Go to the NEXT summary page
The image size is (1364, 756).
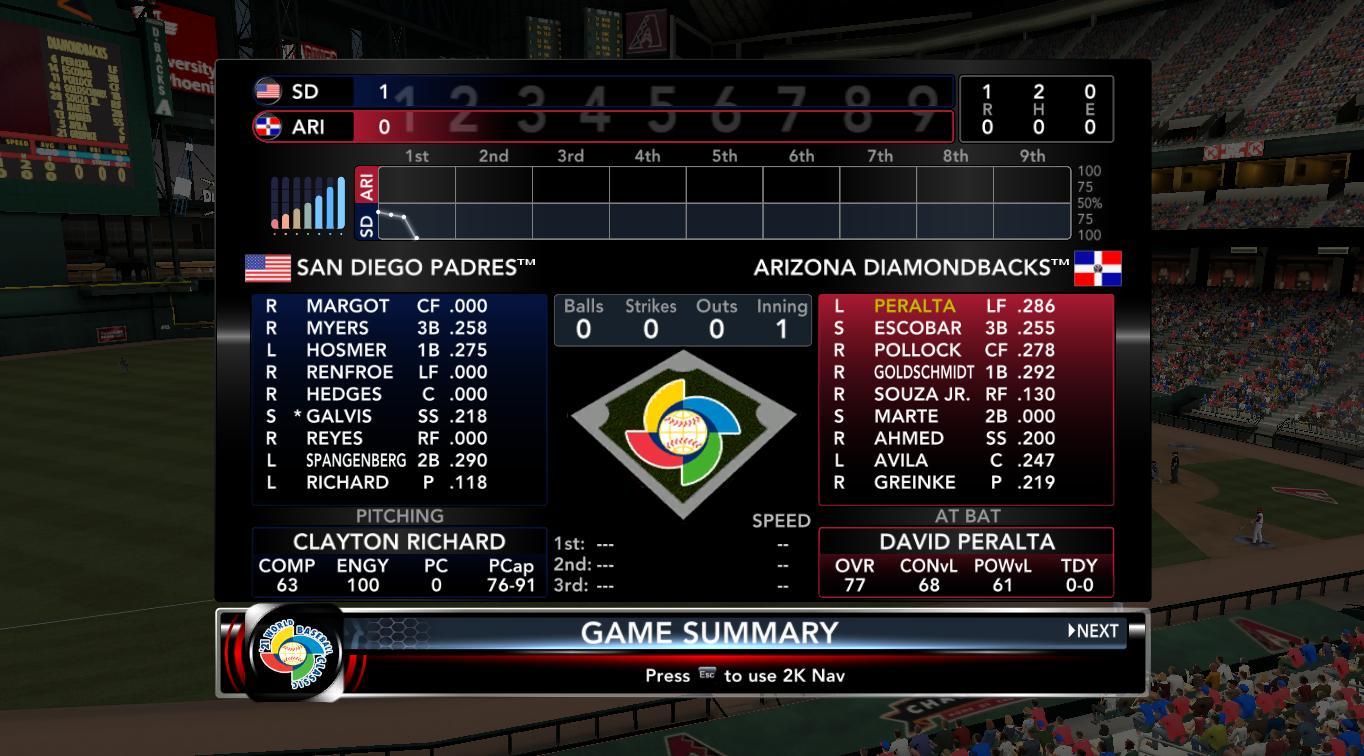click(1093, 631)
